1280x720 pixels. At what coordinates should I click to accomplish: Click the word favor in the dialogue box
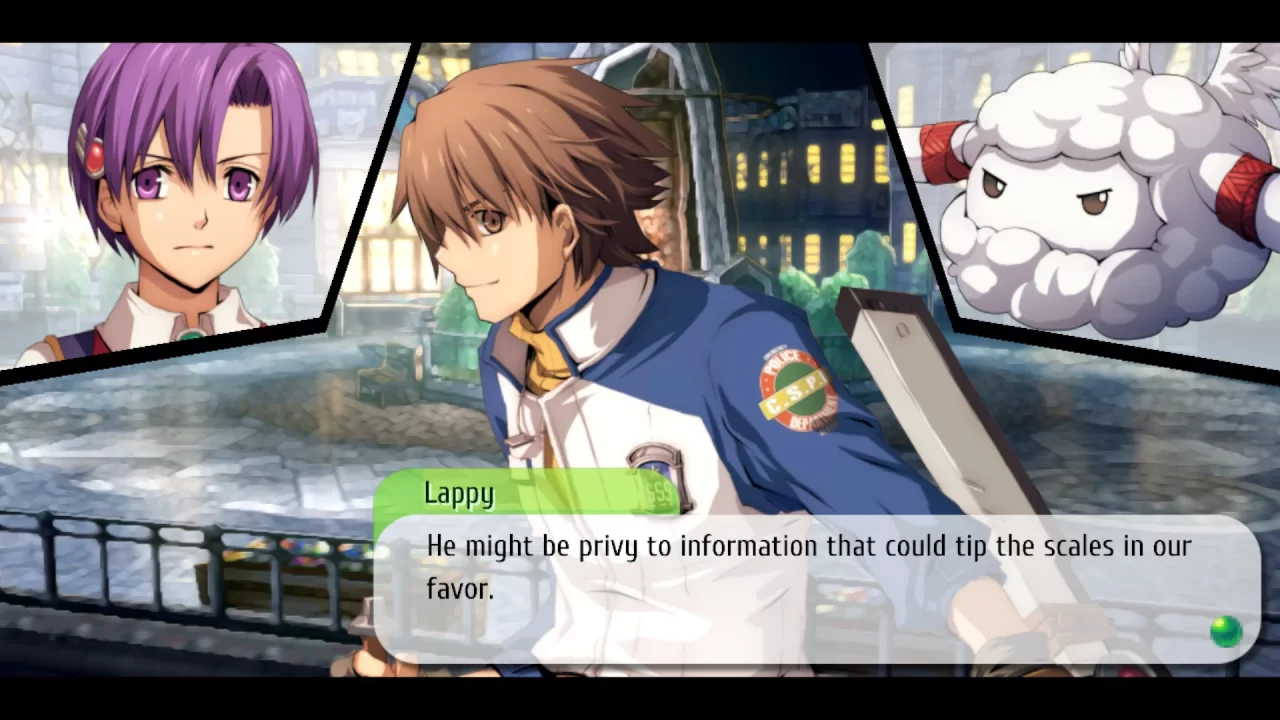pyautogui.click(x=459, y=589)
